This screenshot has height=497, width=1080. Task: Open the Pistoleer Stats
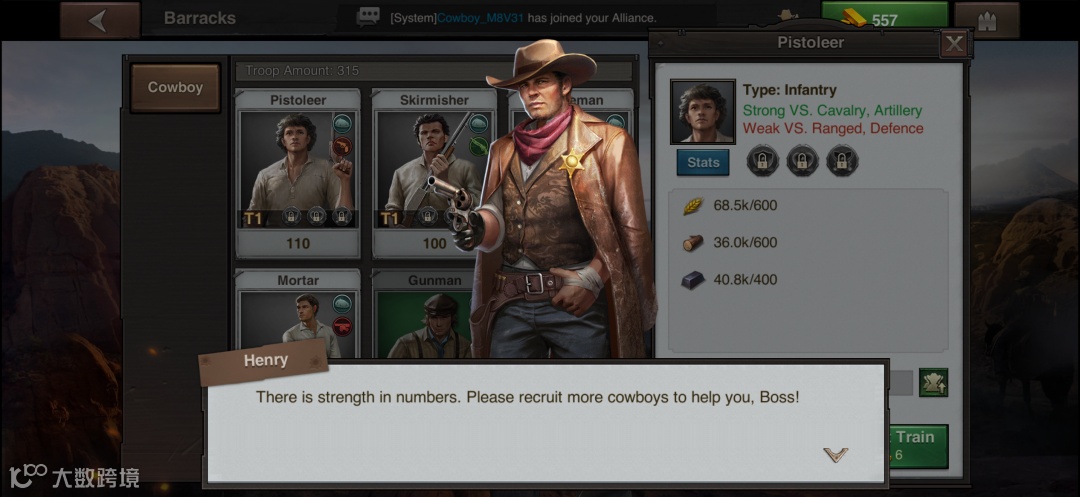point(702,162)
